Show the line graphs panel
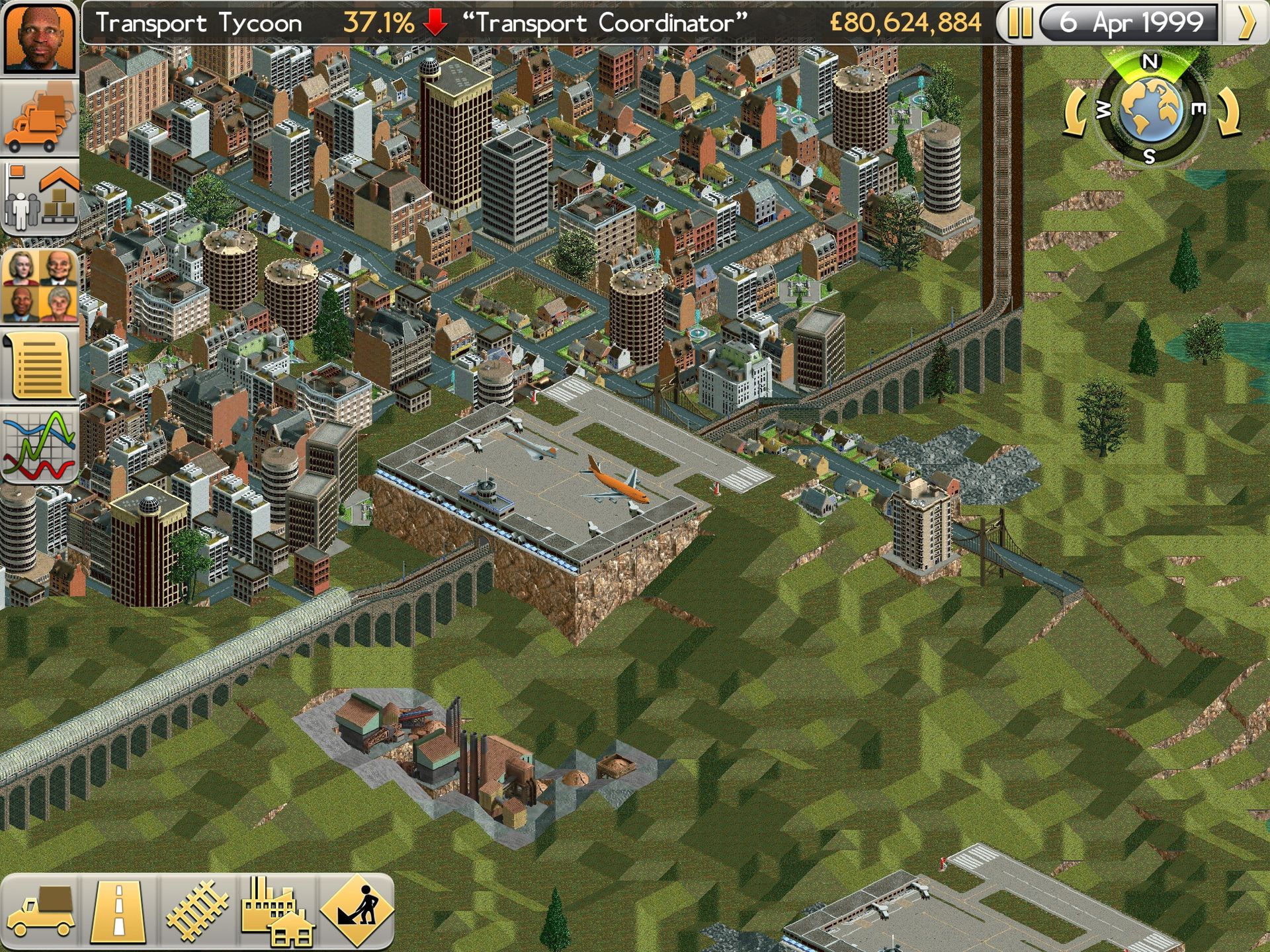The height and width of the screenshot is (952, 1270). tap(40, 445)
